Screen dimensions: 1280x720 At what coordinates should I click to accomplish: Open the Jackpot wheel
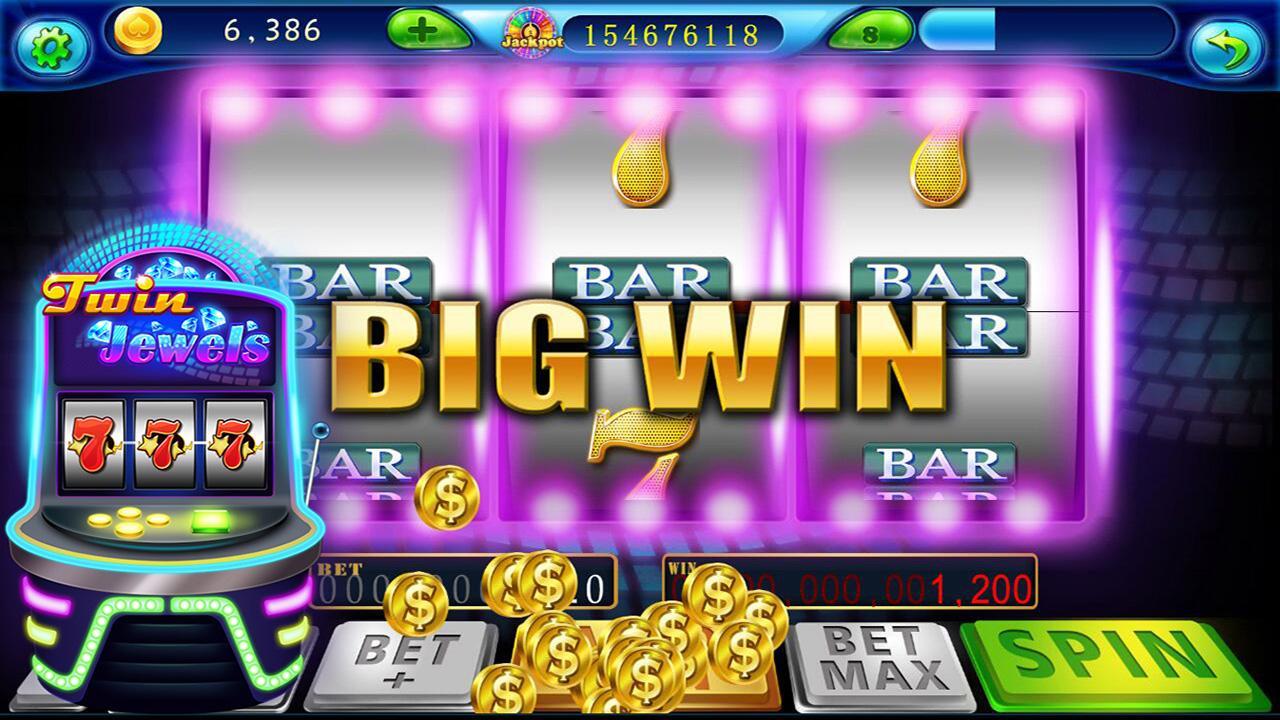pos(528,30)
